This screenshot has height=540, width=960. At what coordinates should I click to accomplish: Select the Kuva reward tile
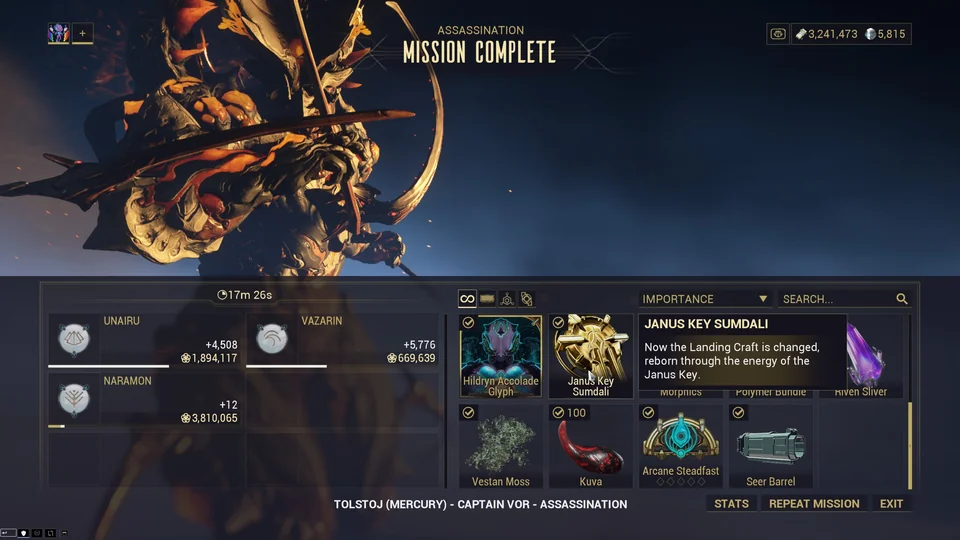coord(591,446)
